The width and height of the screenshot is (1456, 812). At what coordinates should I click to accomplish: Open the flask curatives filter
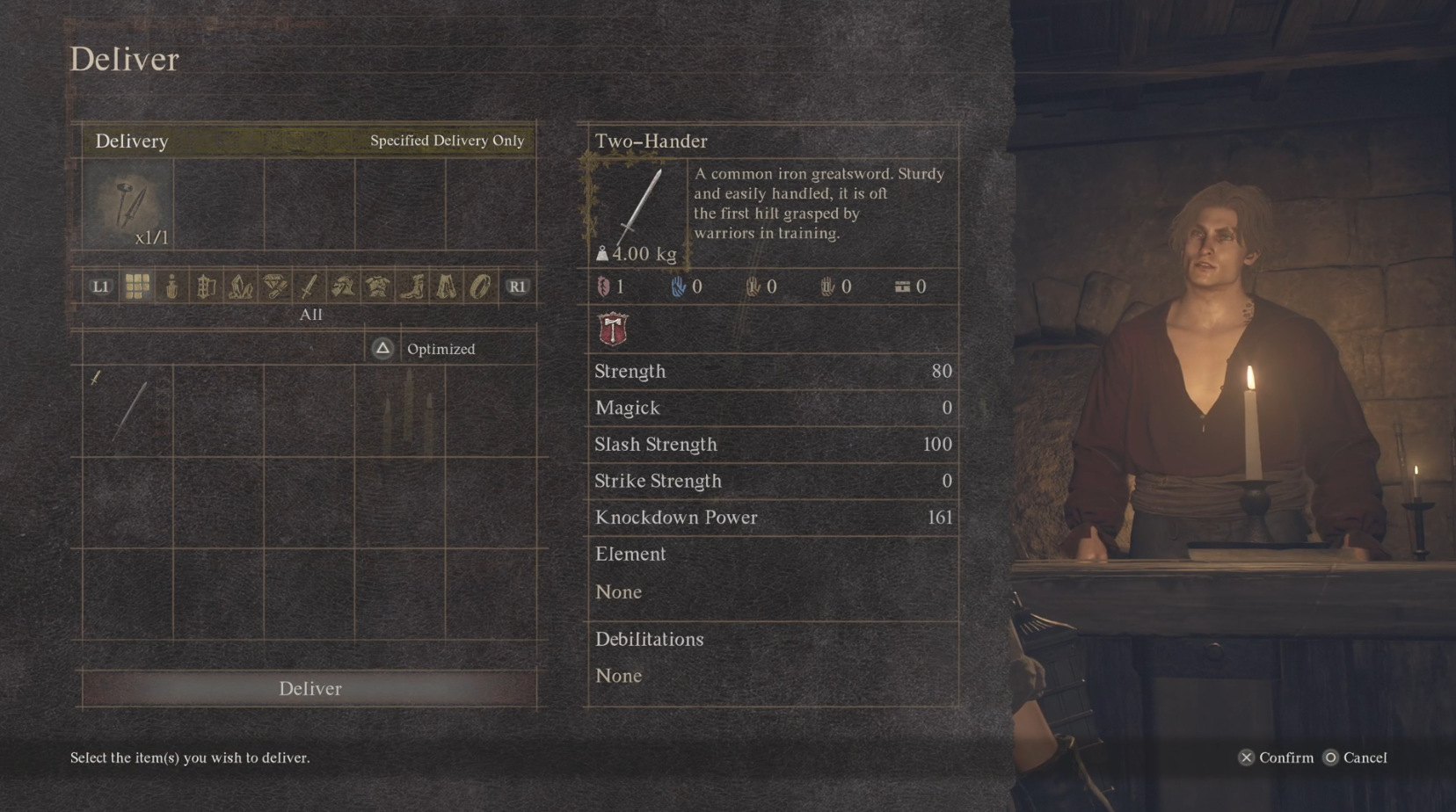coord(171,286)
